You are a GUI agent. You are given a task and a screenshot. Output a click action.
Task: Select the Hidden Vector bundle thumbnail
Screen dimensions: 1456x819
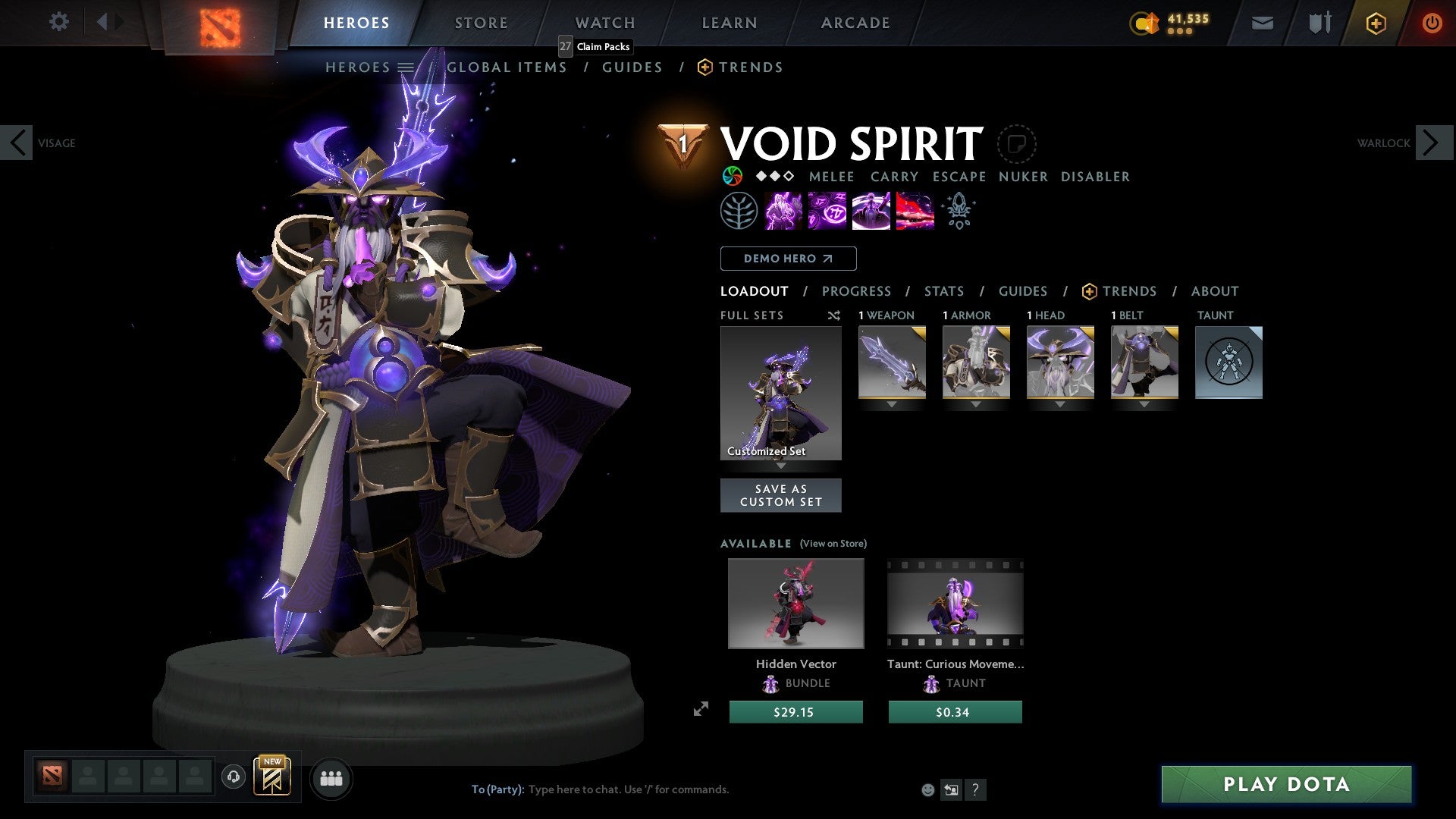click(x=795, y=603)
